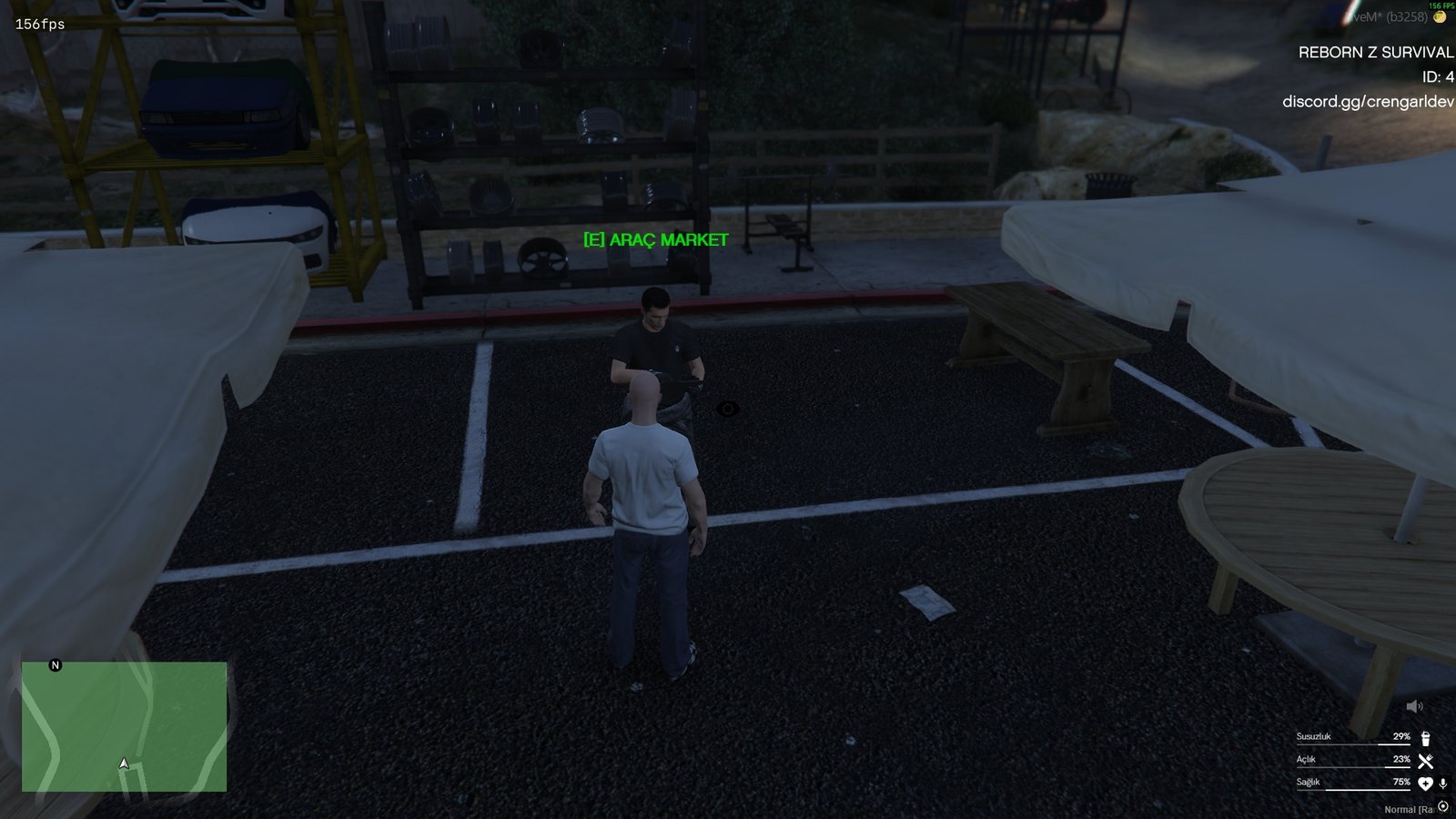Open the minimap
Viewport: 1456px width, 819px height.
point(124,726)
